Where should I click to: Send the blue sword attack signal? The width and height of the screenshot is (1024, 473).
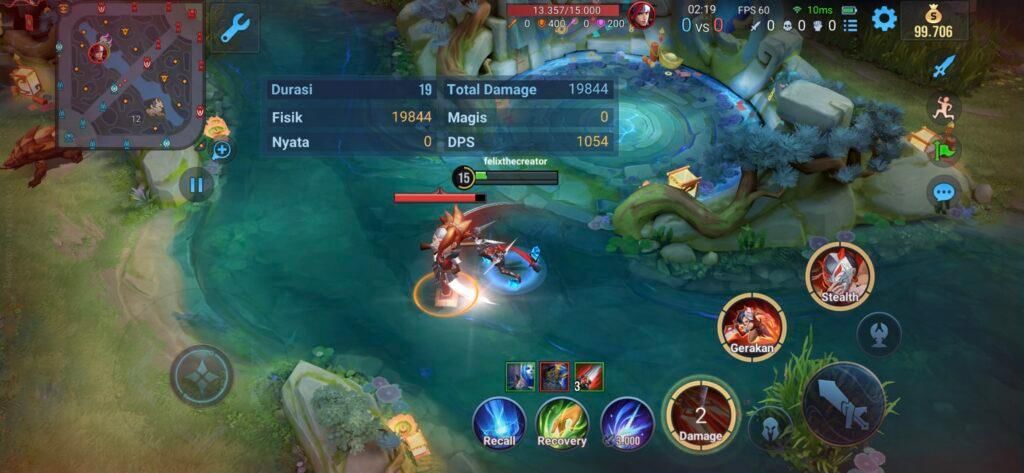[943, 68]
